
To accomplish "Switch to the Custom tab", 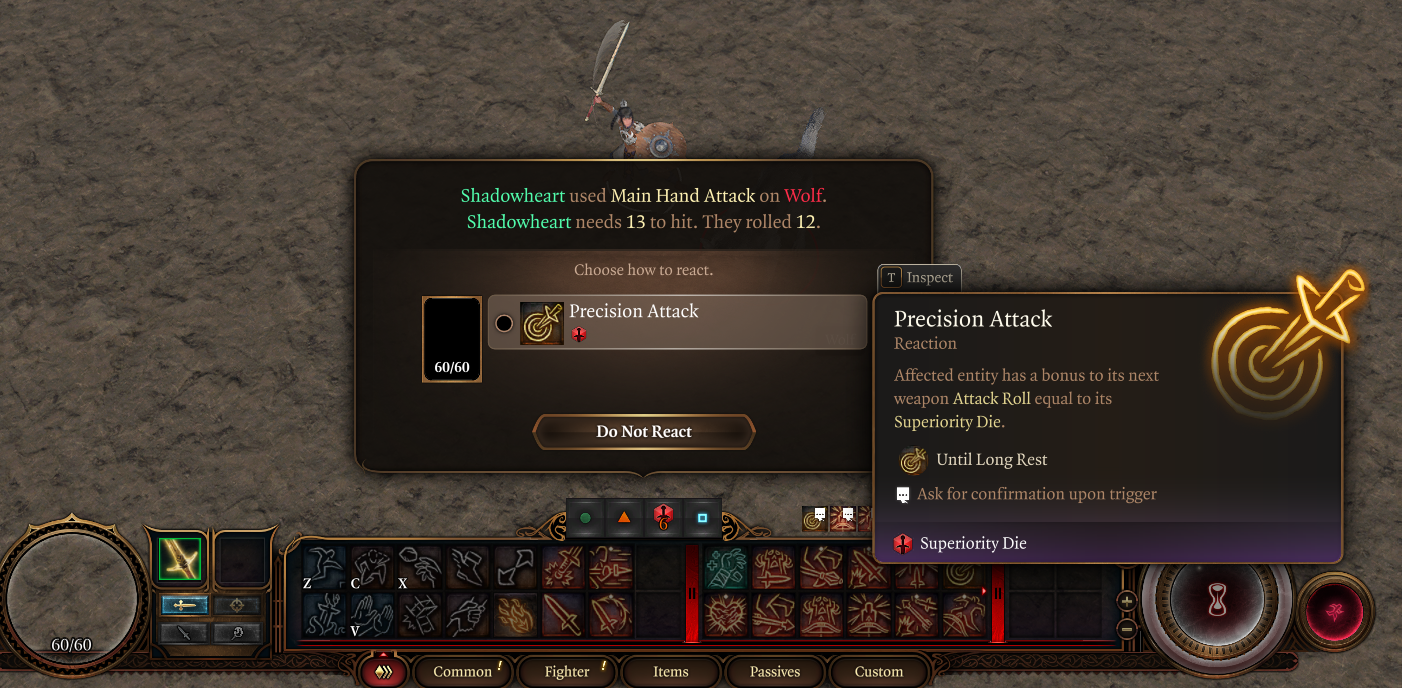I will pyautogui.click(x=879, y=672).
